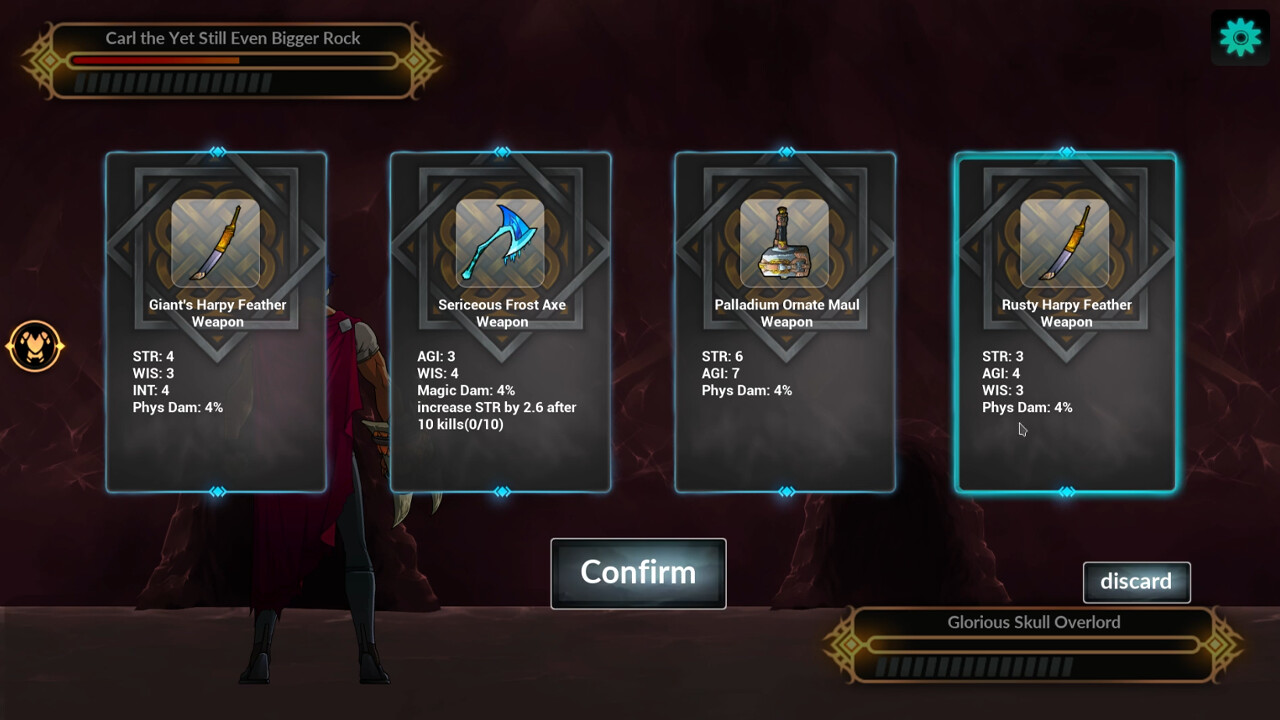
Task: Select the Palladium Ornate Maul card
Action: (x=785, y=450)
